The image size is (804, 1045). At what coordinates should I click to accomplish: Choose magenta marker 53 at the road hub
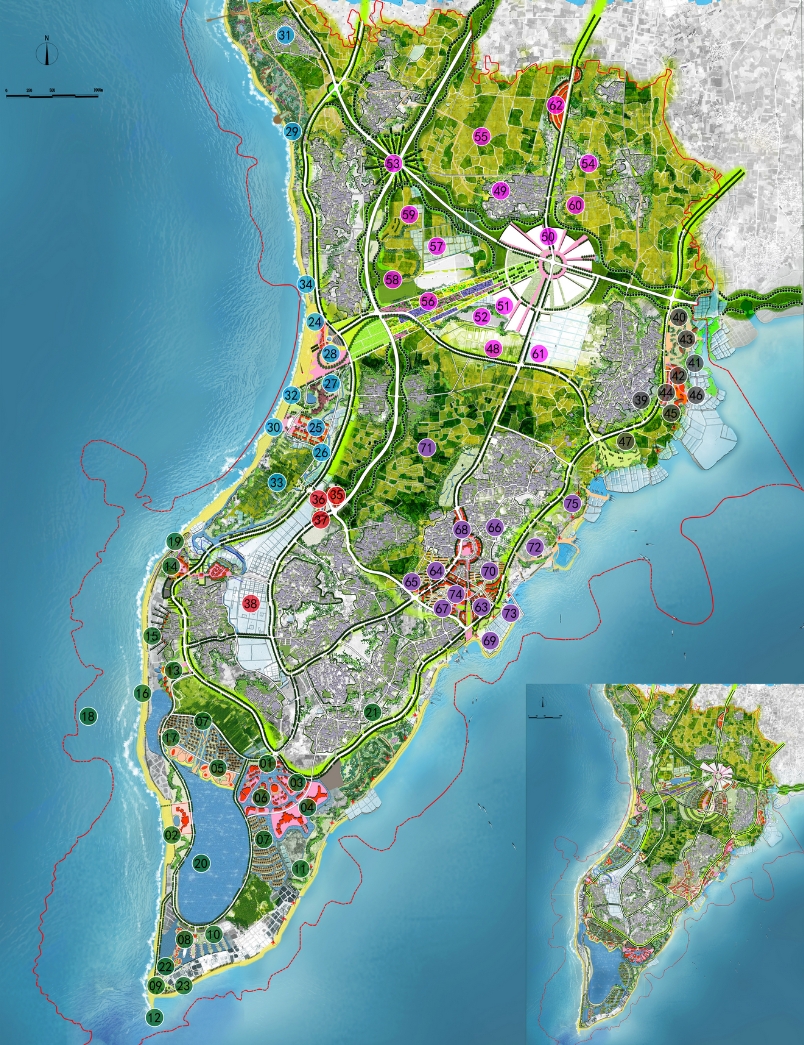pos(393,163)
